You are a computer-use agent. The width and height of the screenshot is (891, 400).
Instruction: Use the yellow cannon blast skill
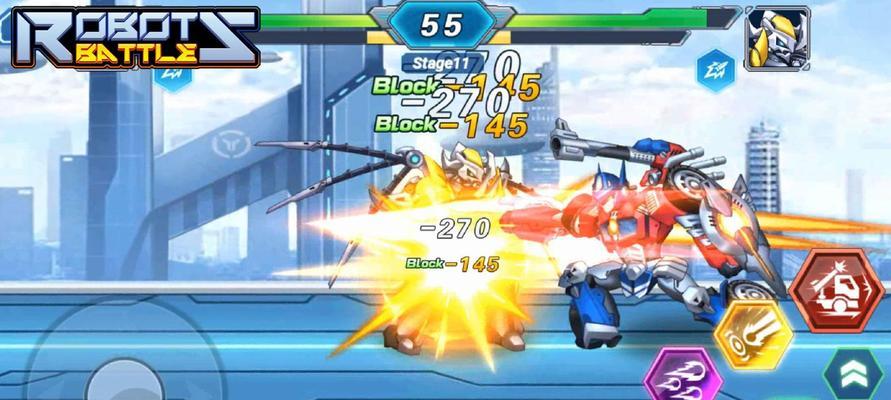point(752,333)
